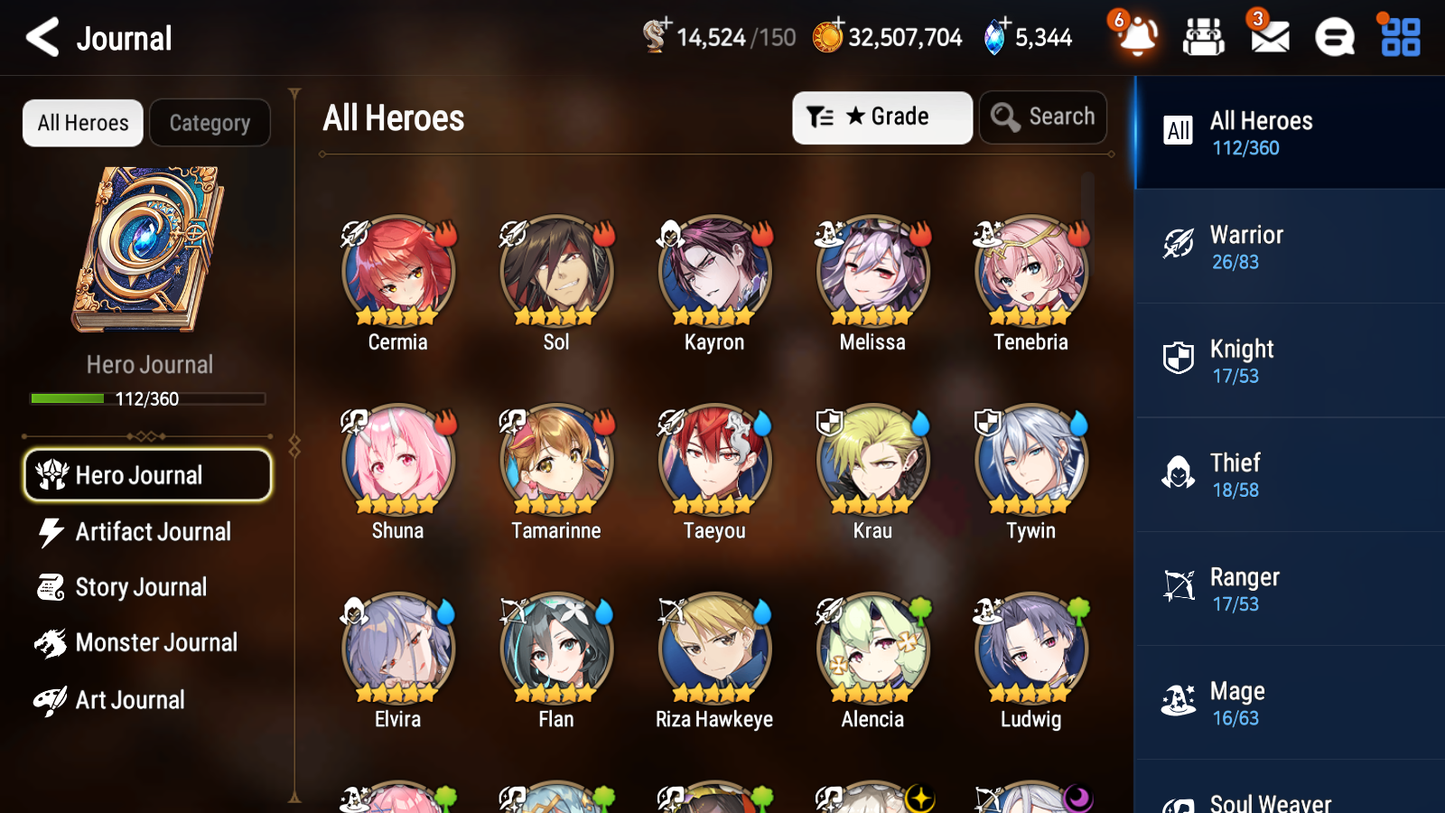Select the Story Journal scroll icon

[x=48, y=588]
